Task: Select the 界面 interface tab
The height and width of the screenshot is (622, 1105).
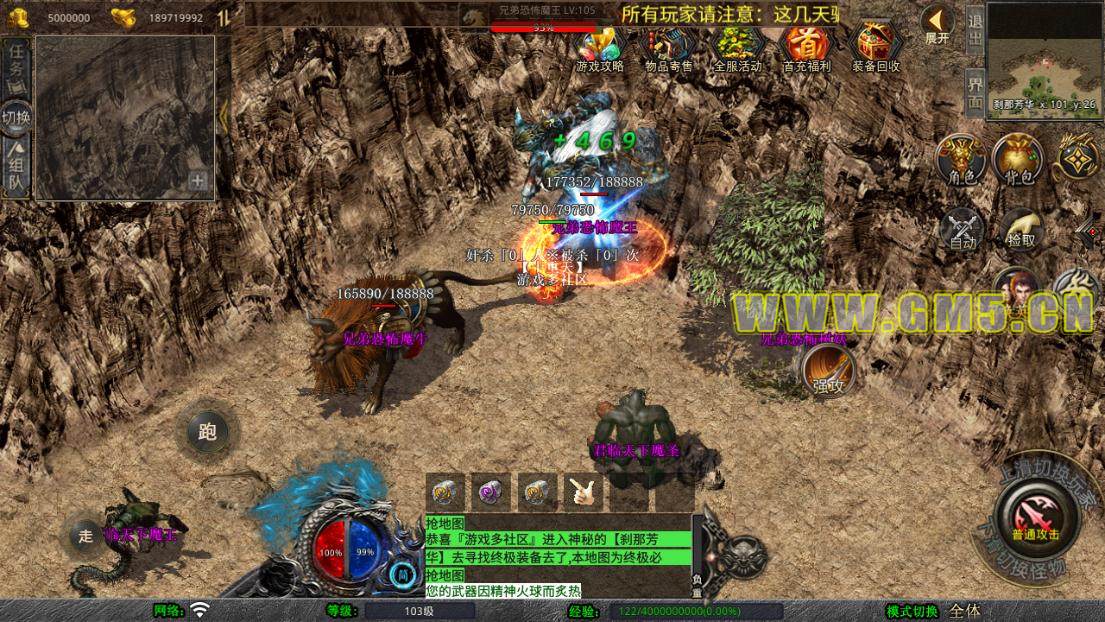Action: tap(975, 92)
